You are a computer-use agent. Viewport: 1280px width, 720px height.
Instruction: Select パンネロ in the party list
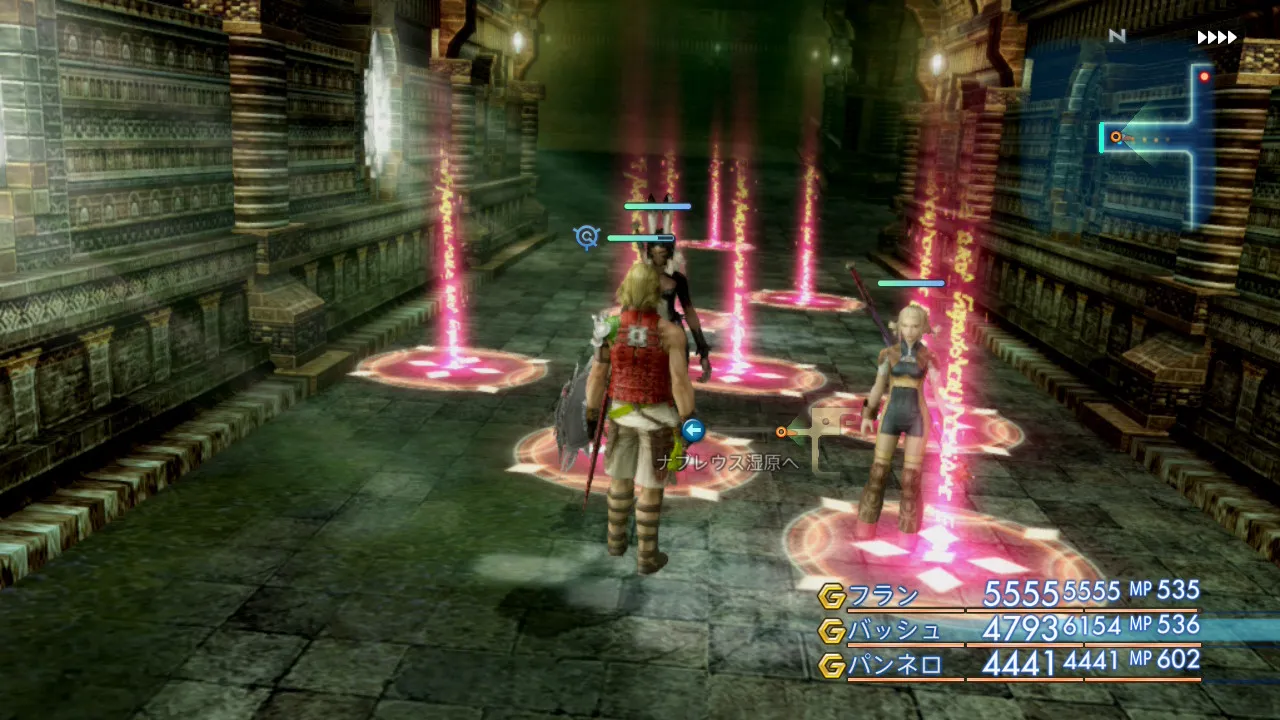click(894, 664)
